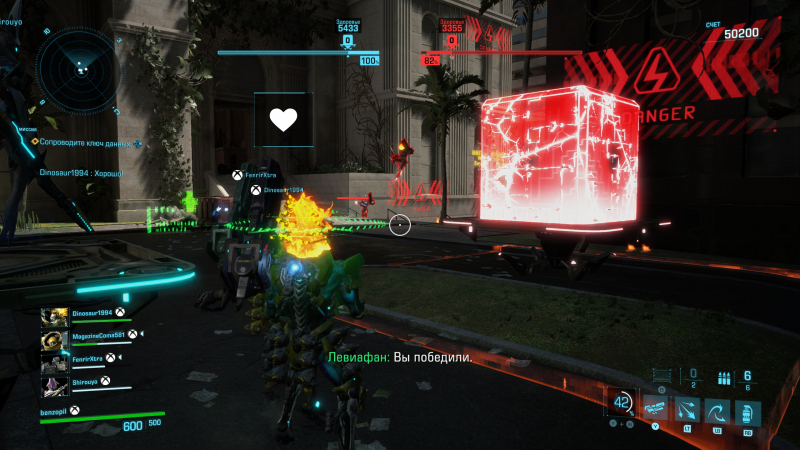The width and height of the screenshot is (800, 450).
Task: Click the white heart emote box
Action: tap(283, 122)
